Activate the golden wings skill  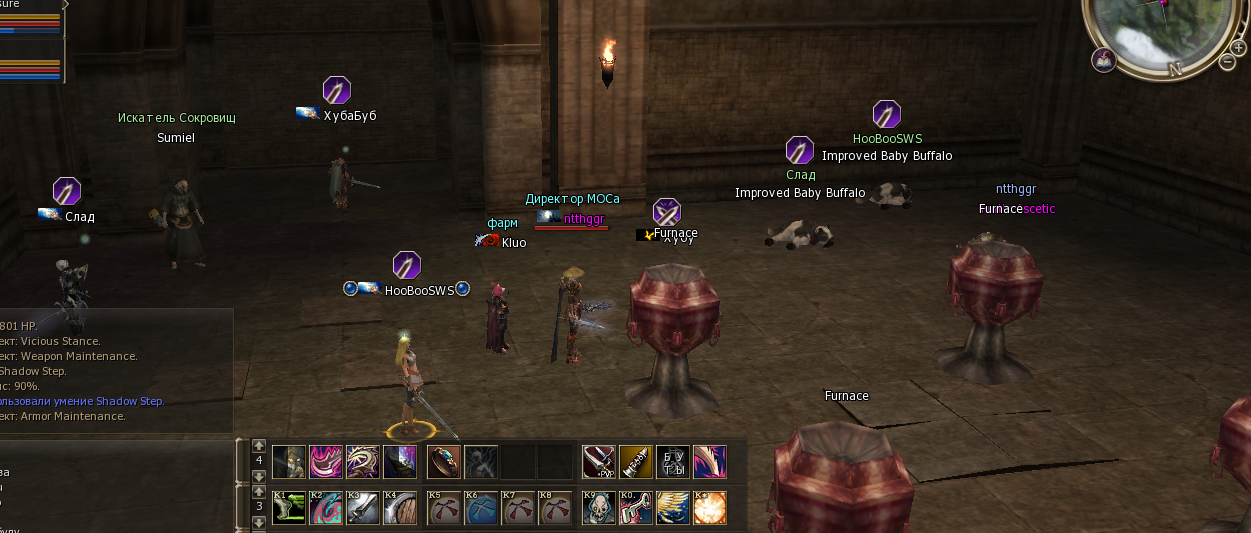(x=673, y=507)
